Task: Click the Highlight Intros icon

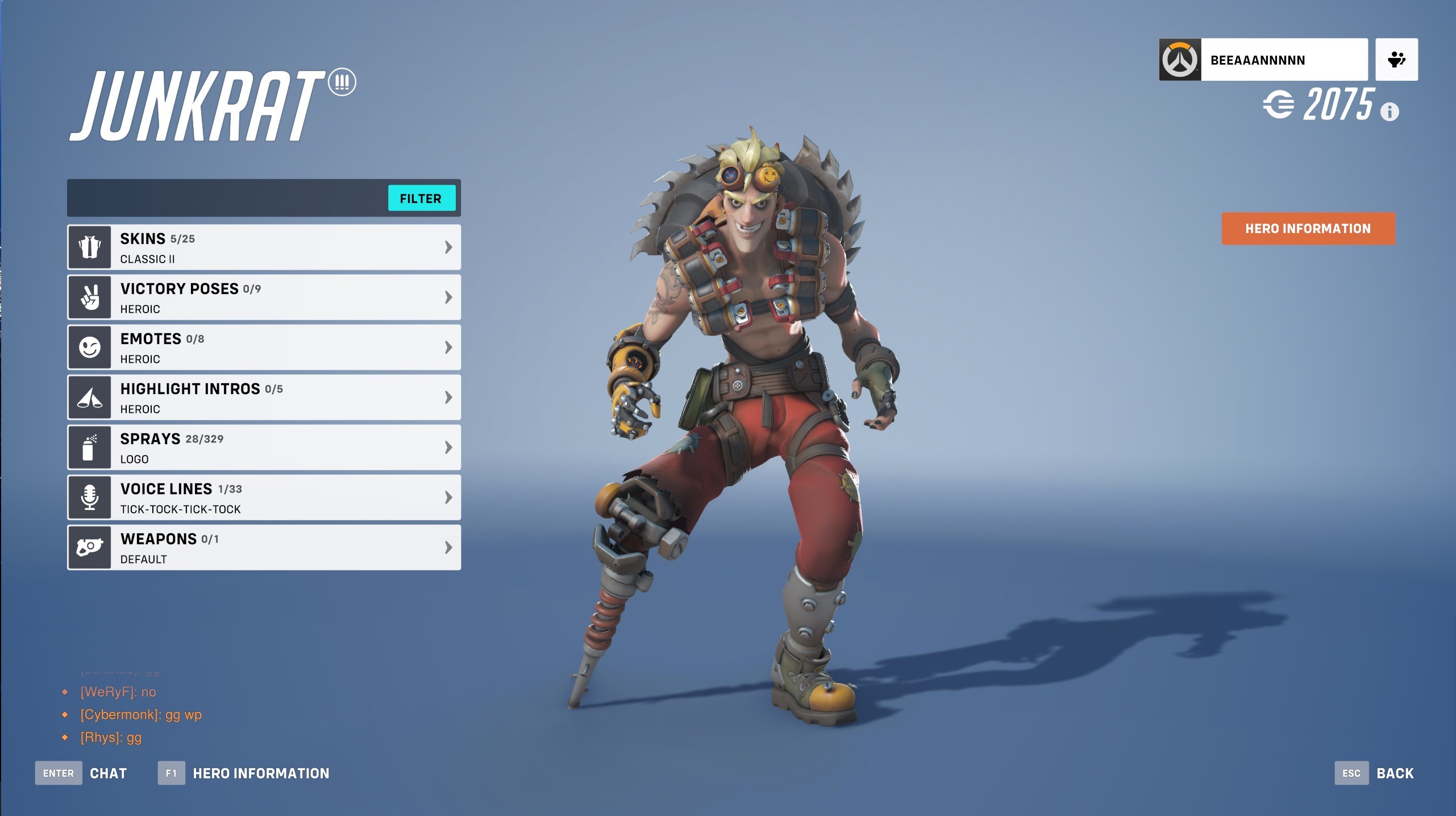Action: (90, 397)
